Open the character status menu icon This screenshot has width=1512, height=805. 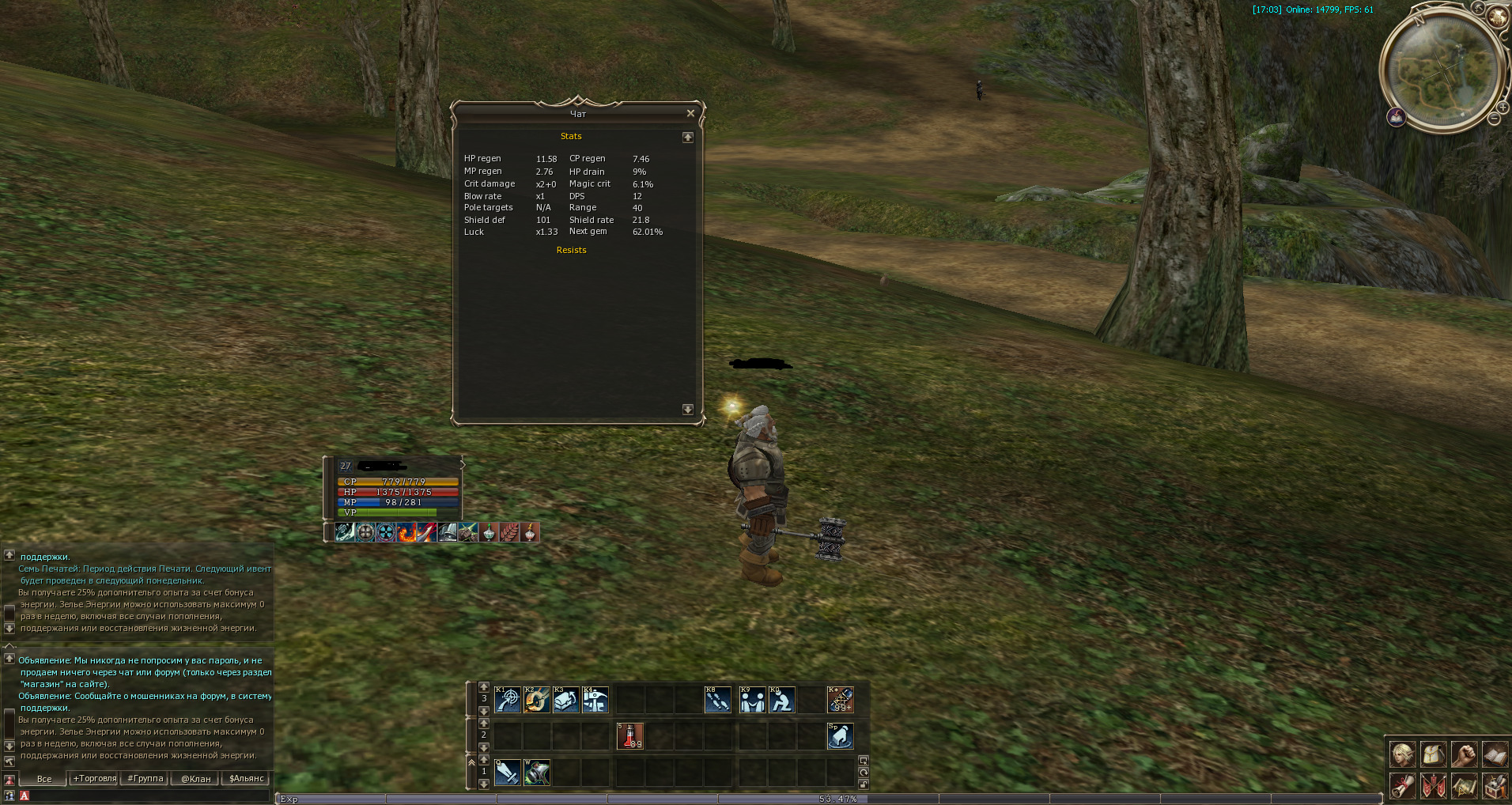[1403, 755]
